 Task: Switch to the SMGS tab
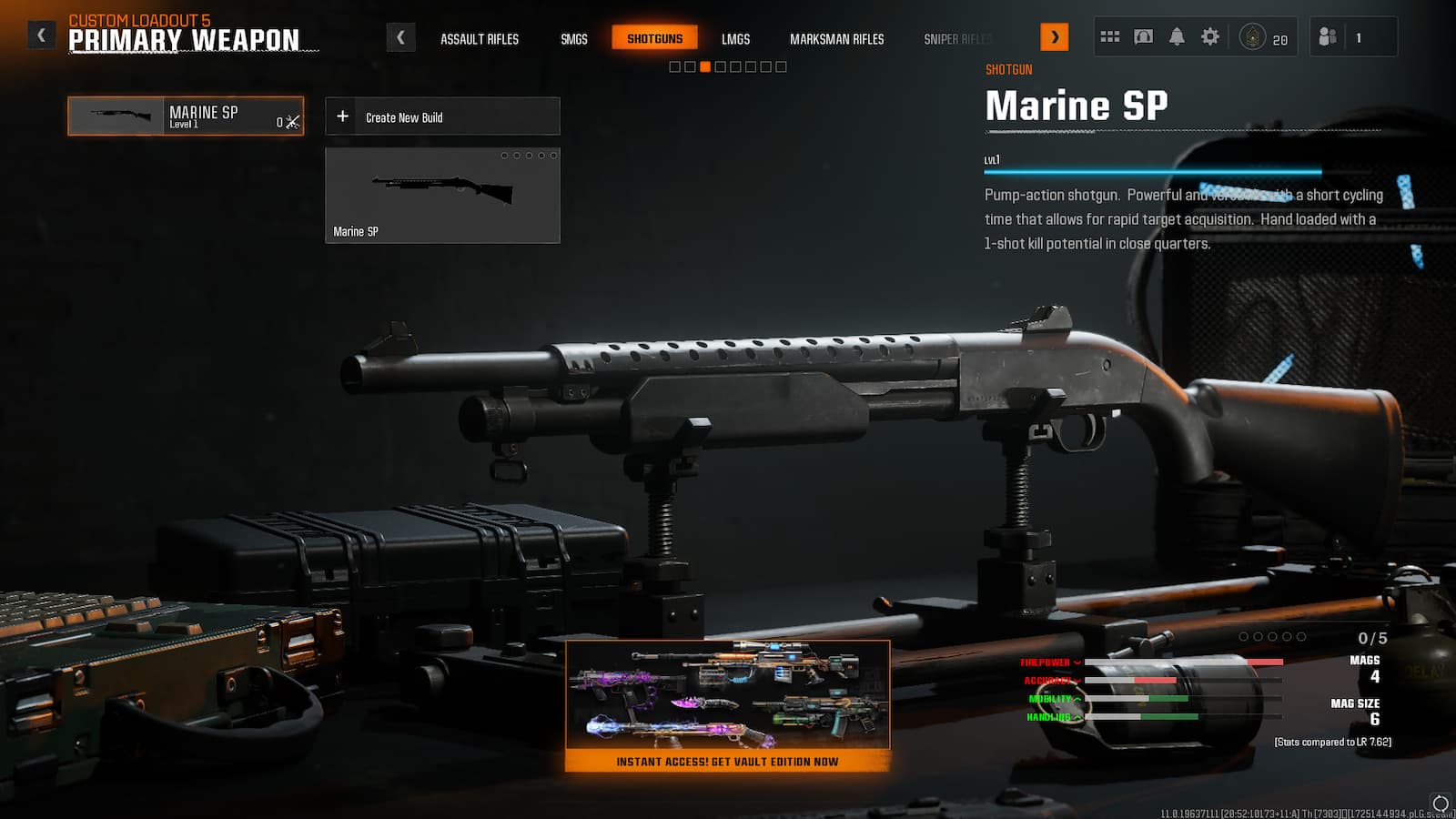click(573, 39)
